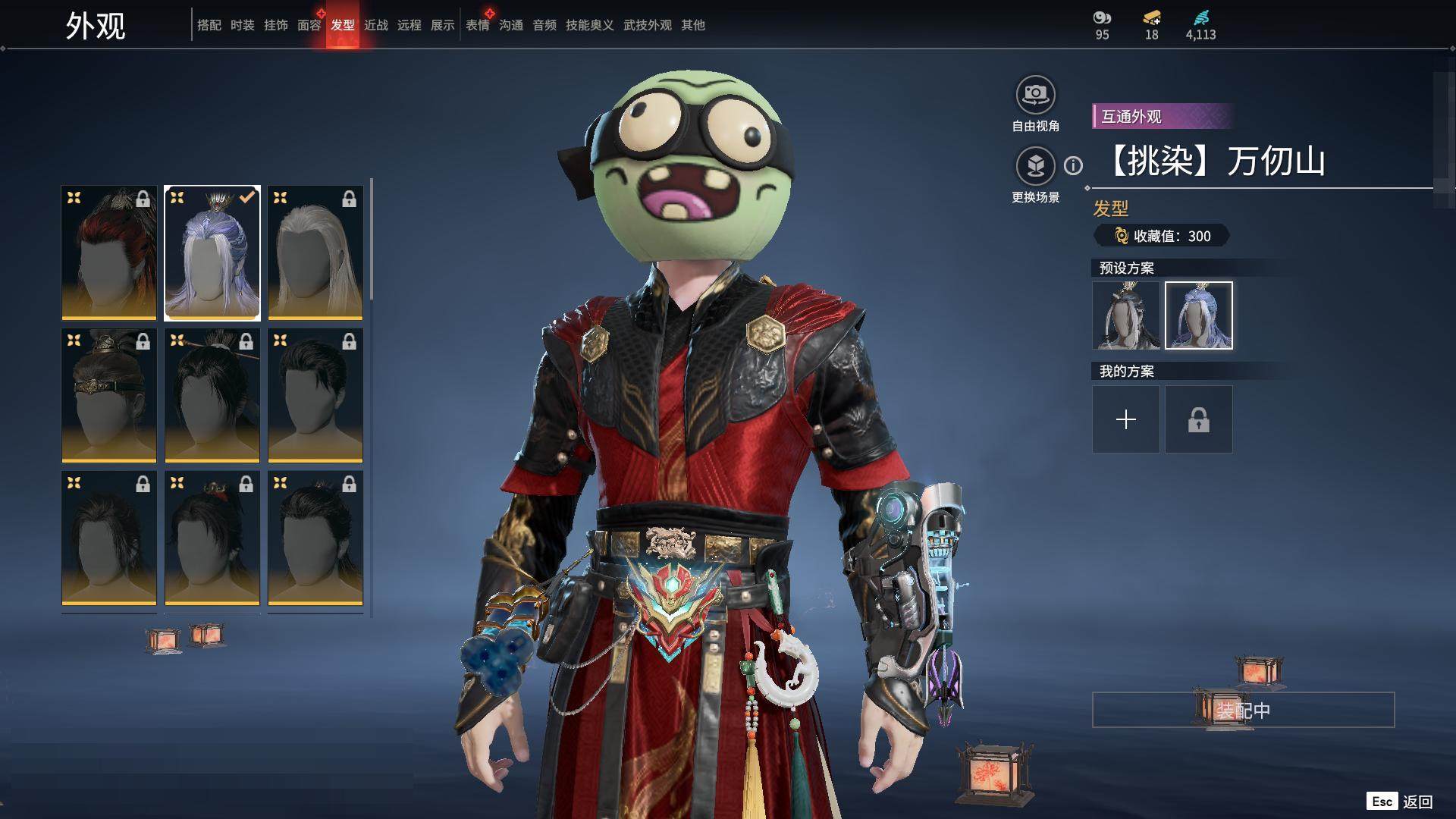Choose the long white hair thumbnail

[315, 253]
